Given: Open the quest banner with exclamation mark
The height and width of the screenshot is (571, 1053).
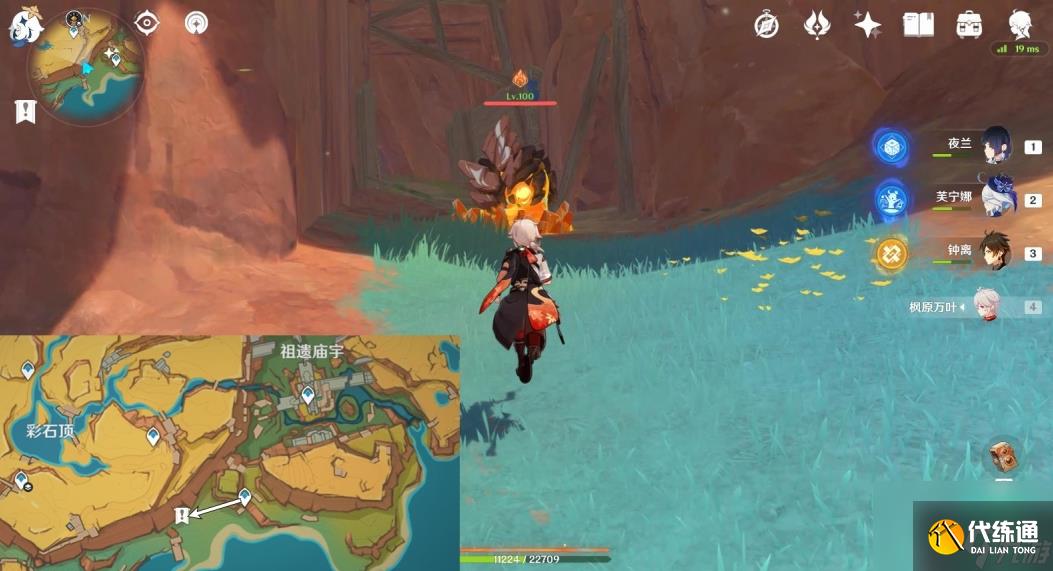Looking at the screenshot, I should pyautogui.click(x=25, y=112).
